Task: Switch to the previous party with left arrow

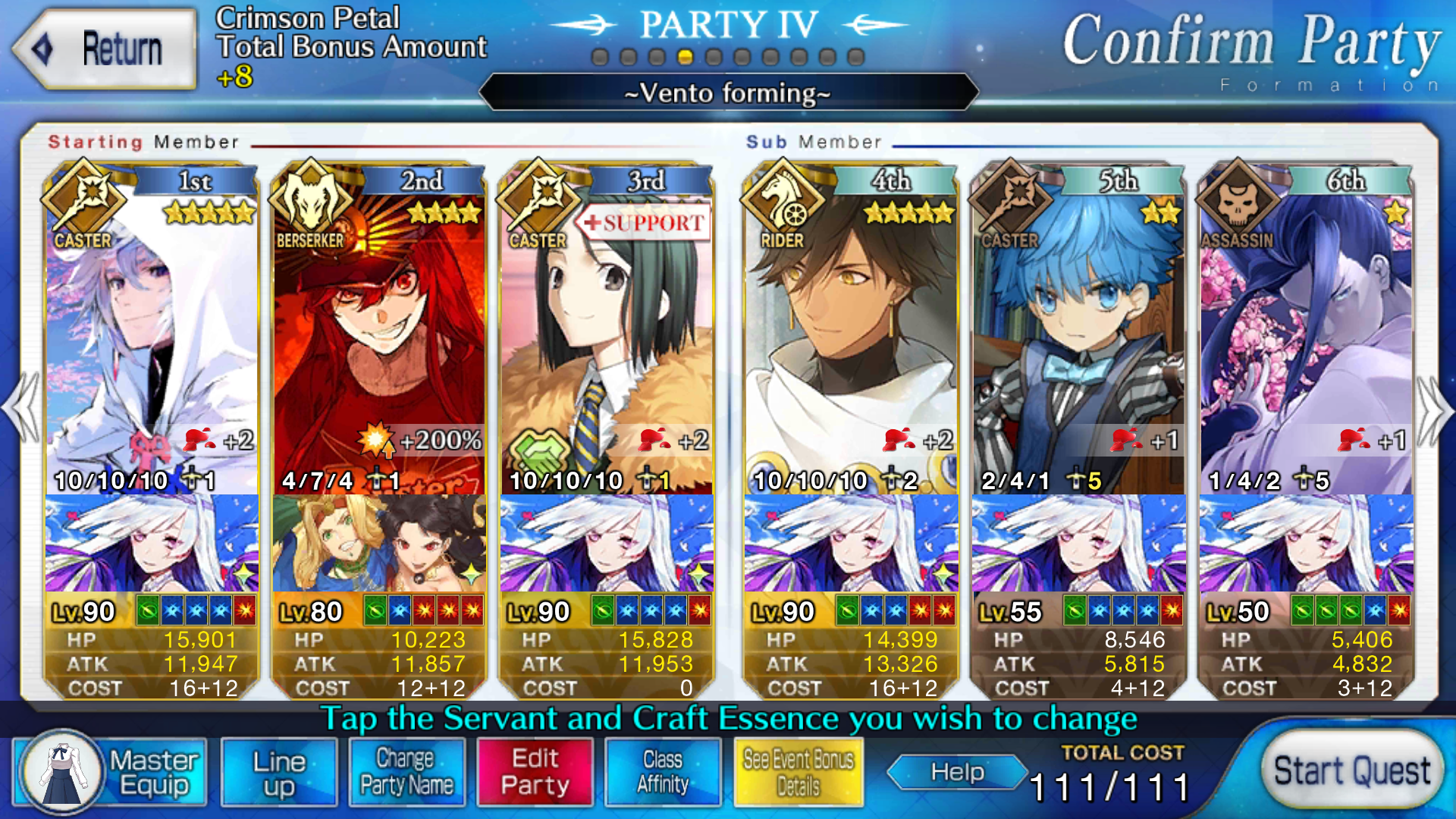Action: coord(21,409)
